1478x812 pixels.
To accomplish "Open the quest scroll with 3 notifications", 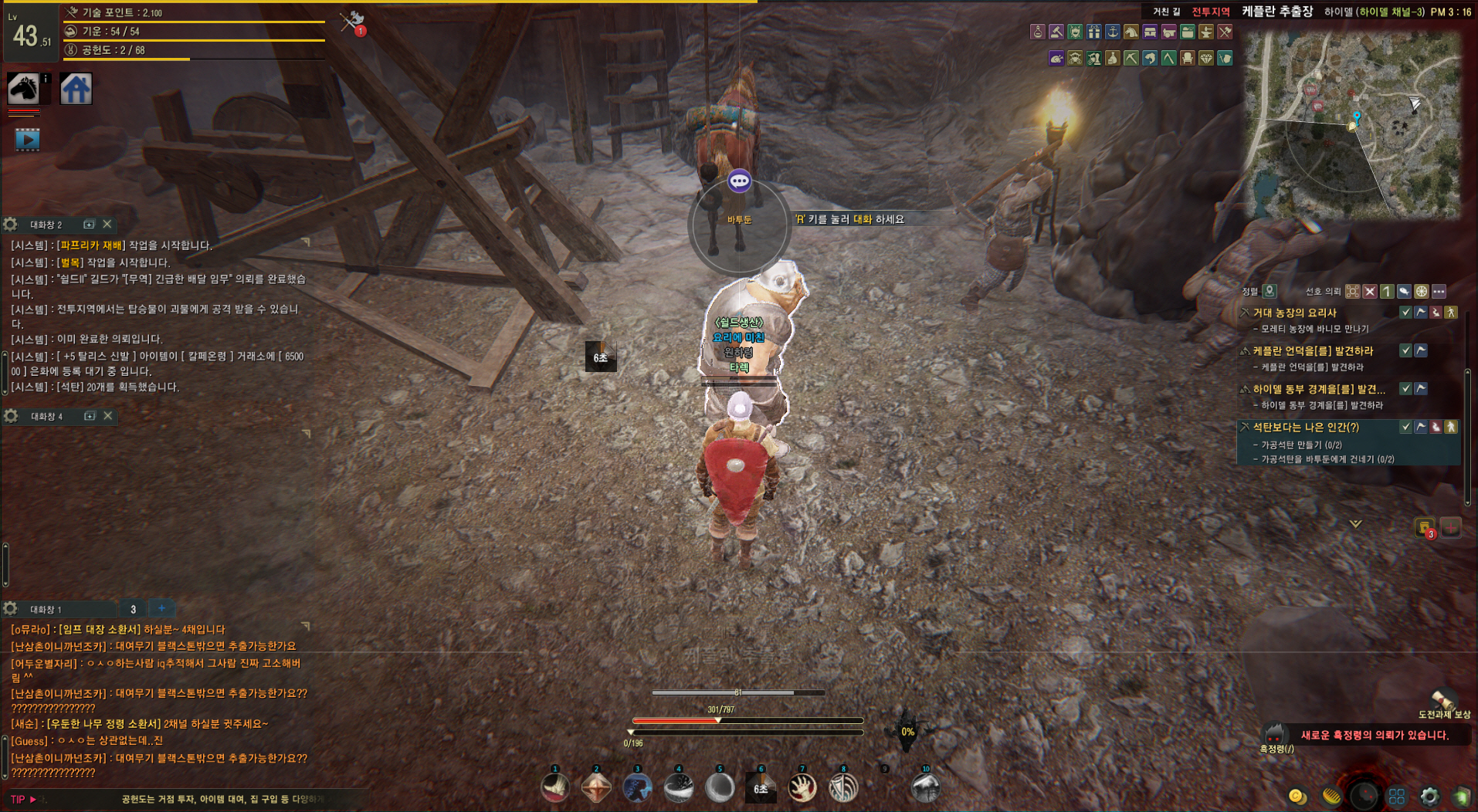I will (x=1424, y=528).
